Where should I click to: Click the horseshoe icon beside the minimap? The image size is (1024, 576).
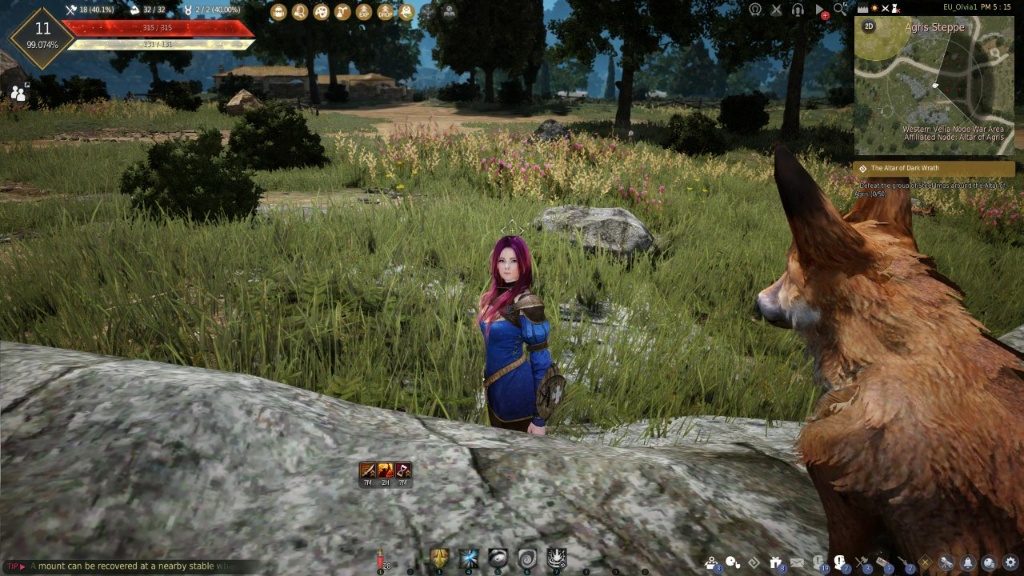(x=755, y=9)
